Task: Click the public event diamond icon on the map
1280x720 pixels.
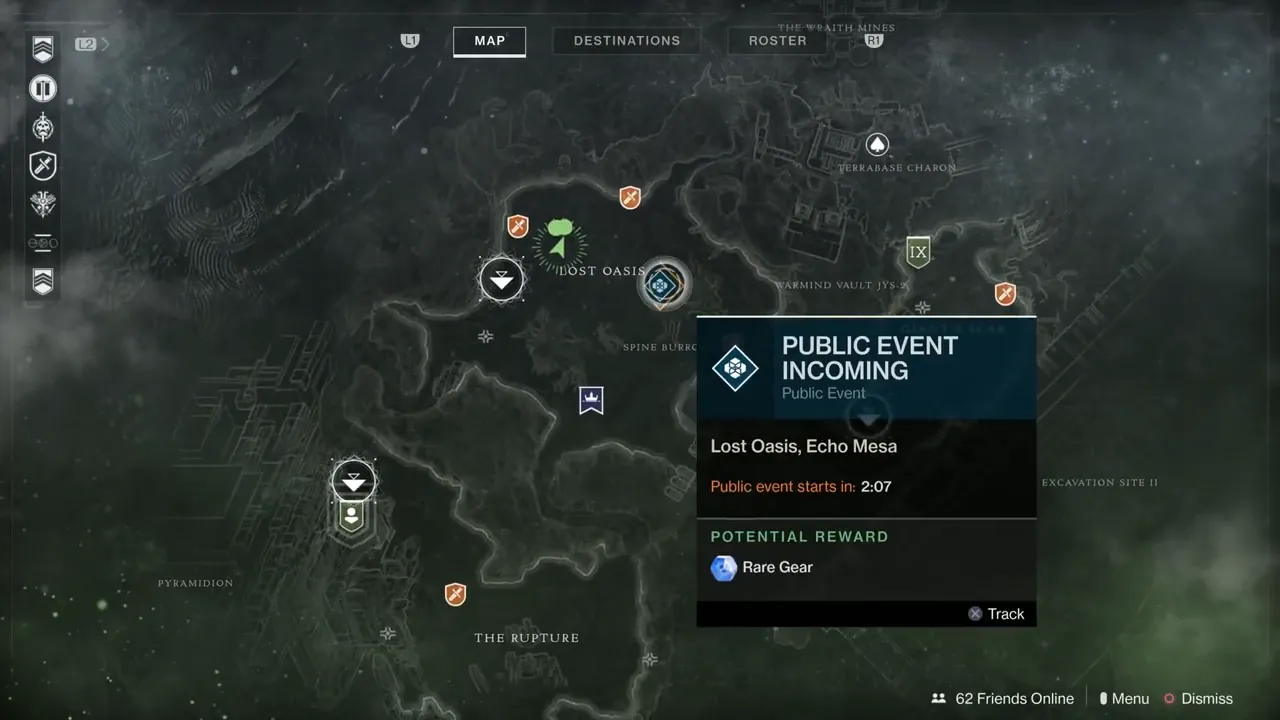Action: (x=663, y=284)
